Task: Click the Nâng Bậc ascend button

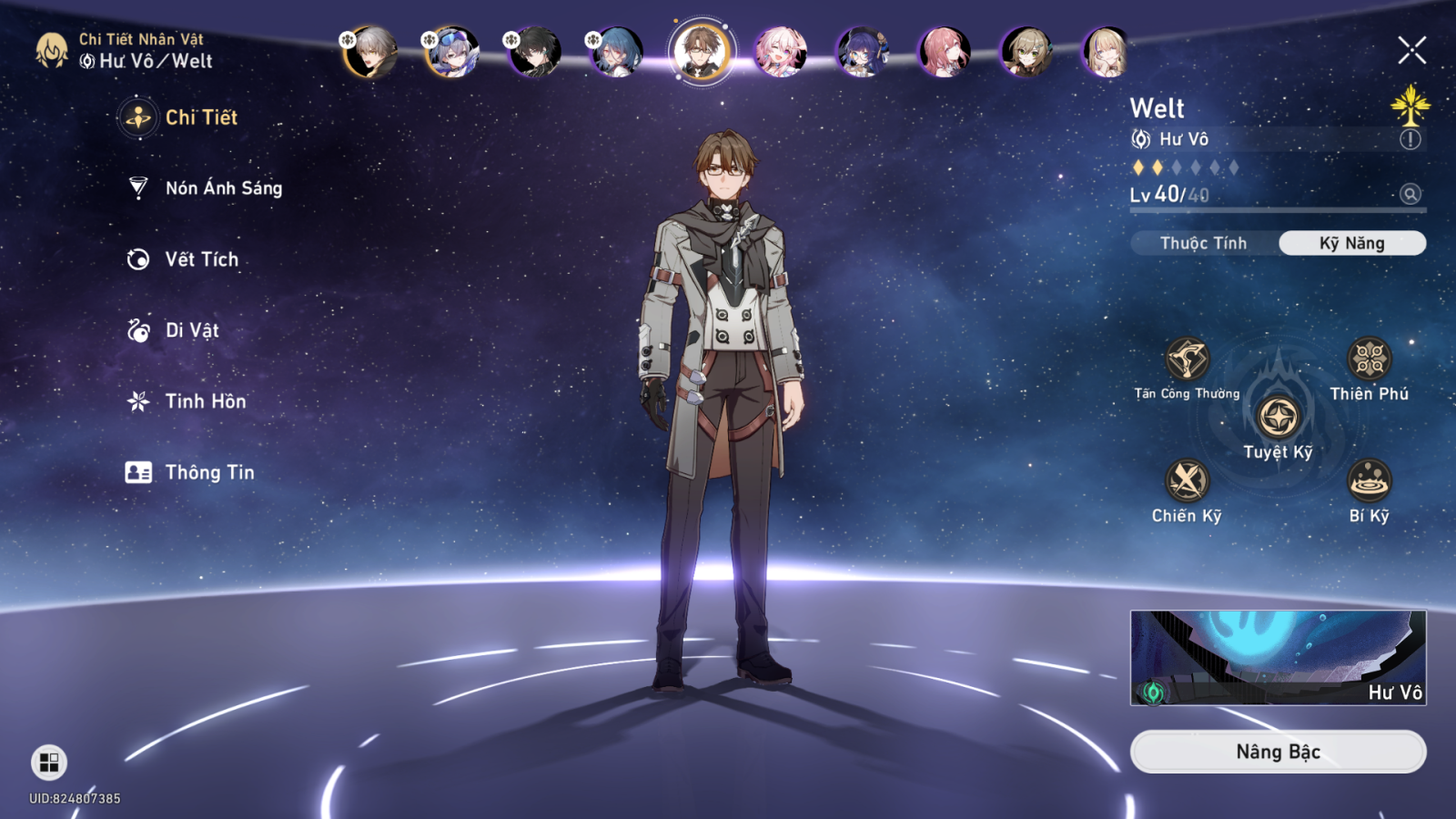Action: 1278,752
